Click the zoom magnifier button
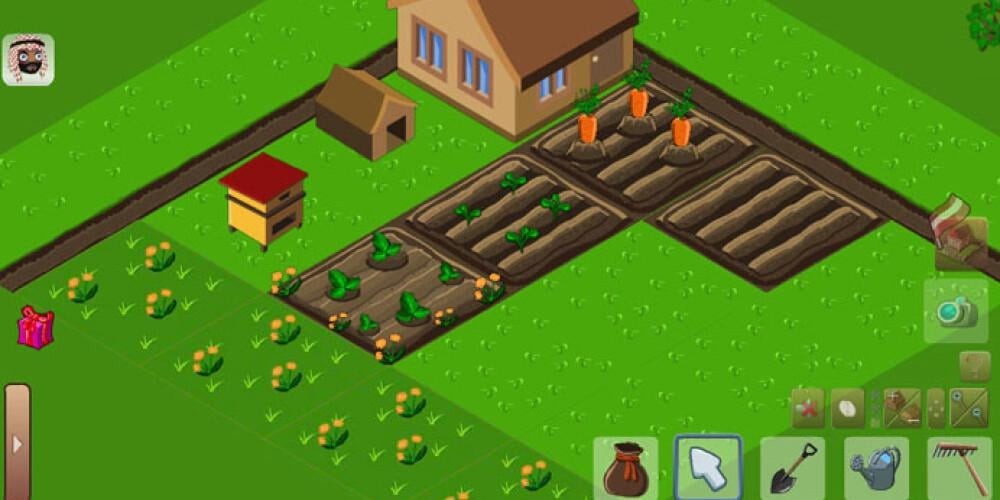 click(968, 408)
